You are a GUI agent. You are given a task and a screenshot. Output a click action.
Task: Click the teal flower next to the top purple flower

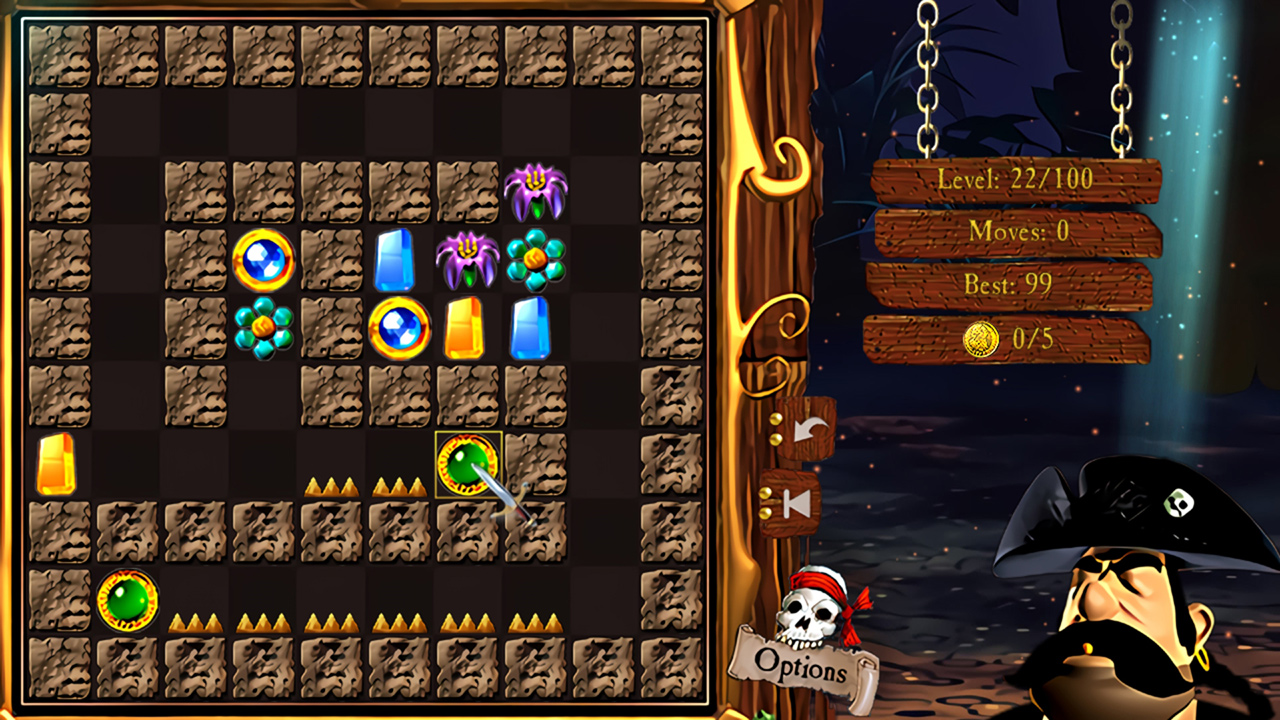click(x=534, y=256)
